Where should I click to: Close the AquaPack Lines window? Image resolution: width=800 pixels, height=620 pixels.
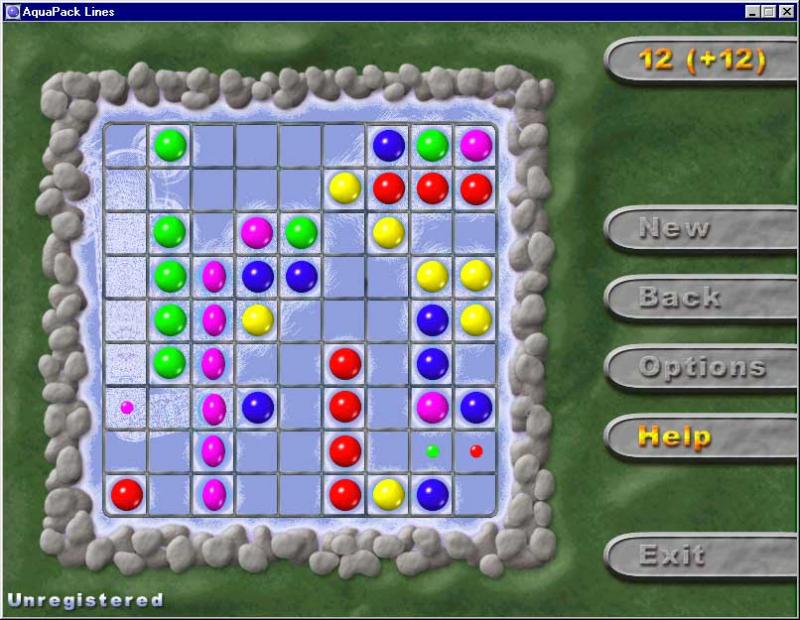(785, 11)
